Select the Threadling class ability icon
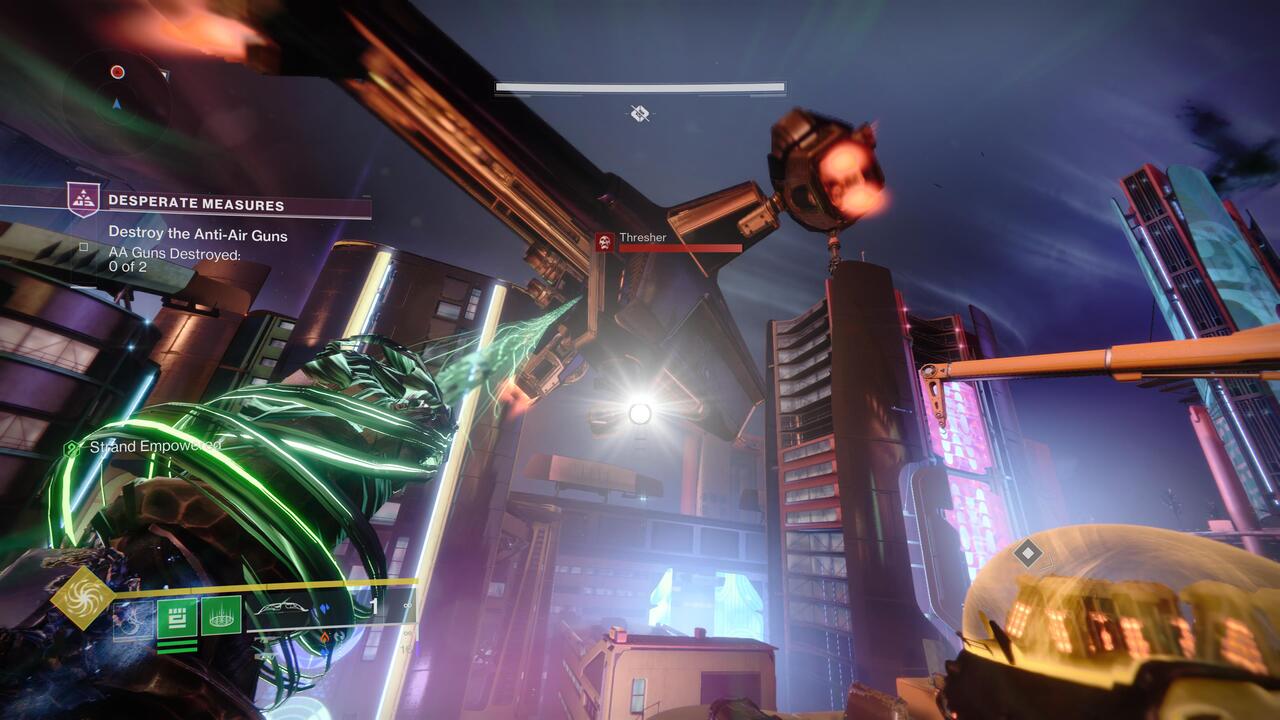This screenshot has width=1280, height=720. pos(222,616)
